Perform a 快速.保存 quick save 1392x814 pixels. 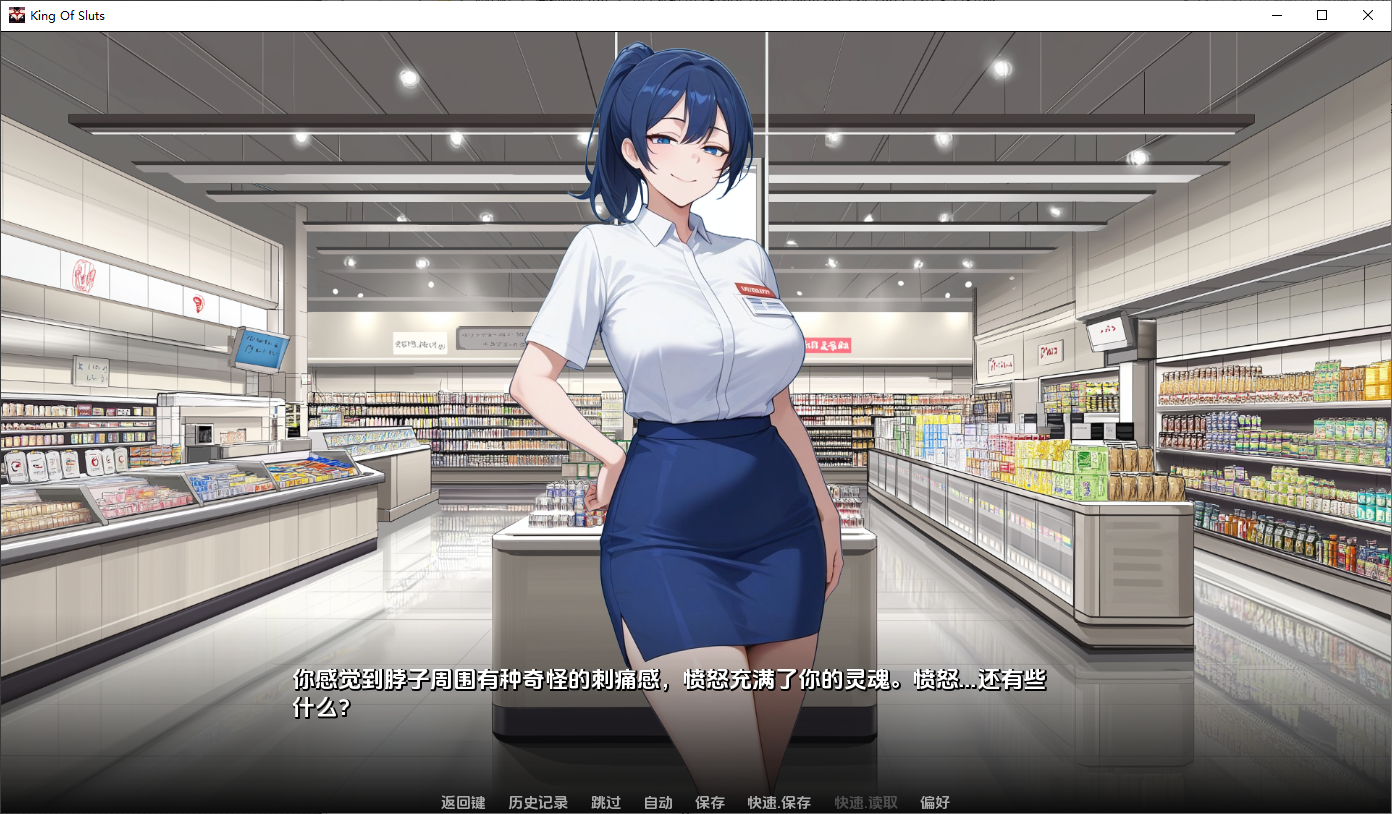click(x=777, y=802)
